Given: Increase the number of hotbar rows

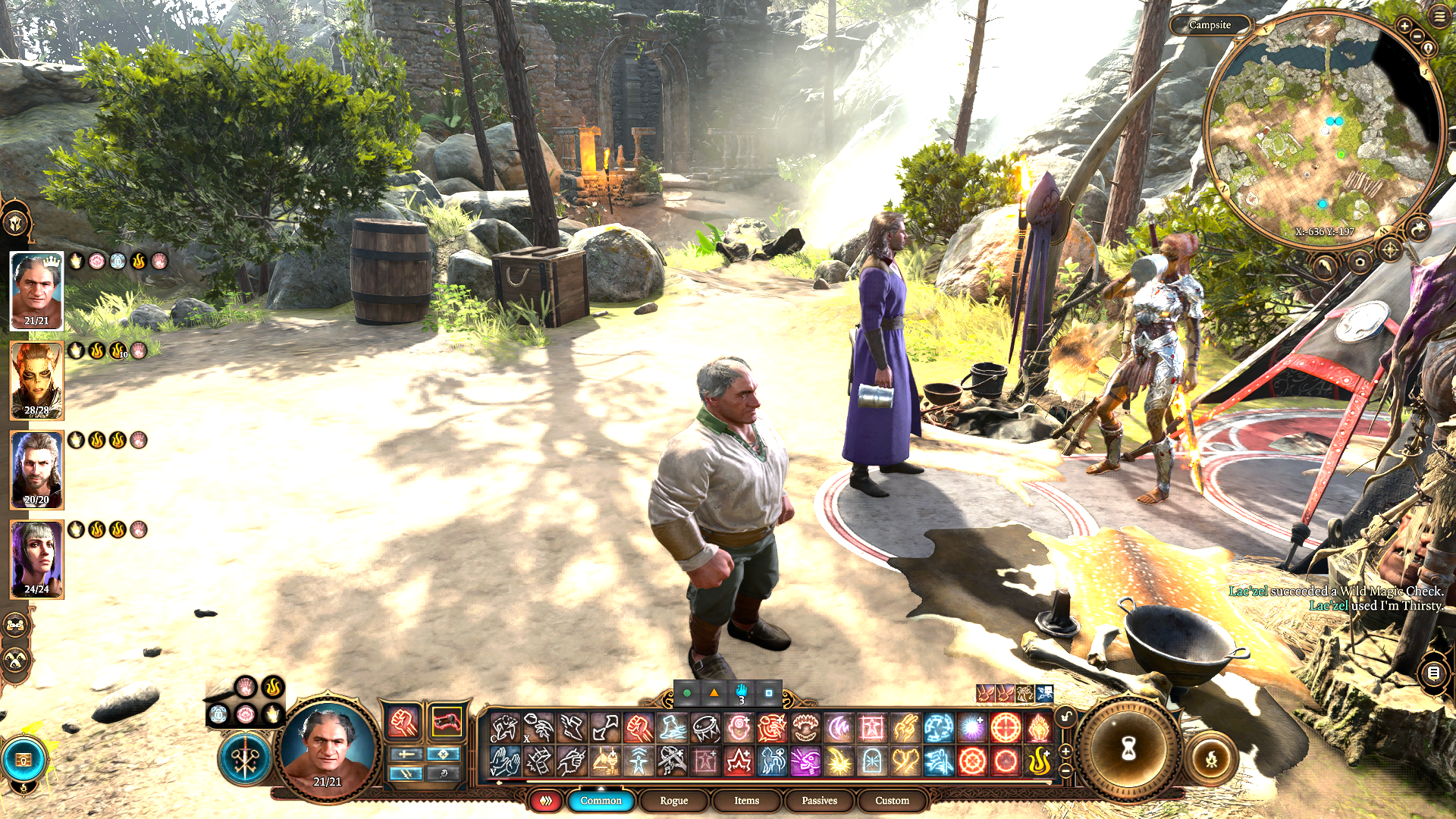Looking at the screenshot, I should 1065,751.
